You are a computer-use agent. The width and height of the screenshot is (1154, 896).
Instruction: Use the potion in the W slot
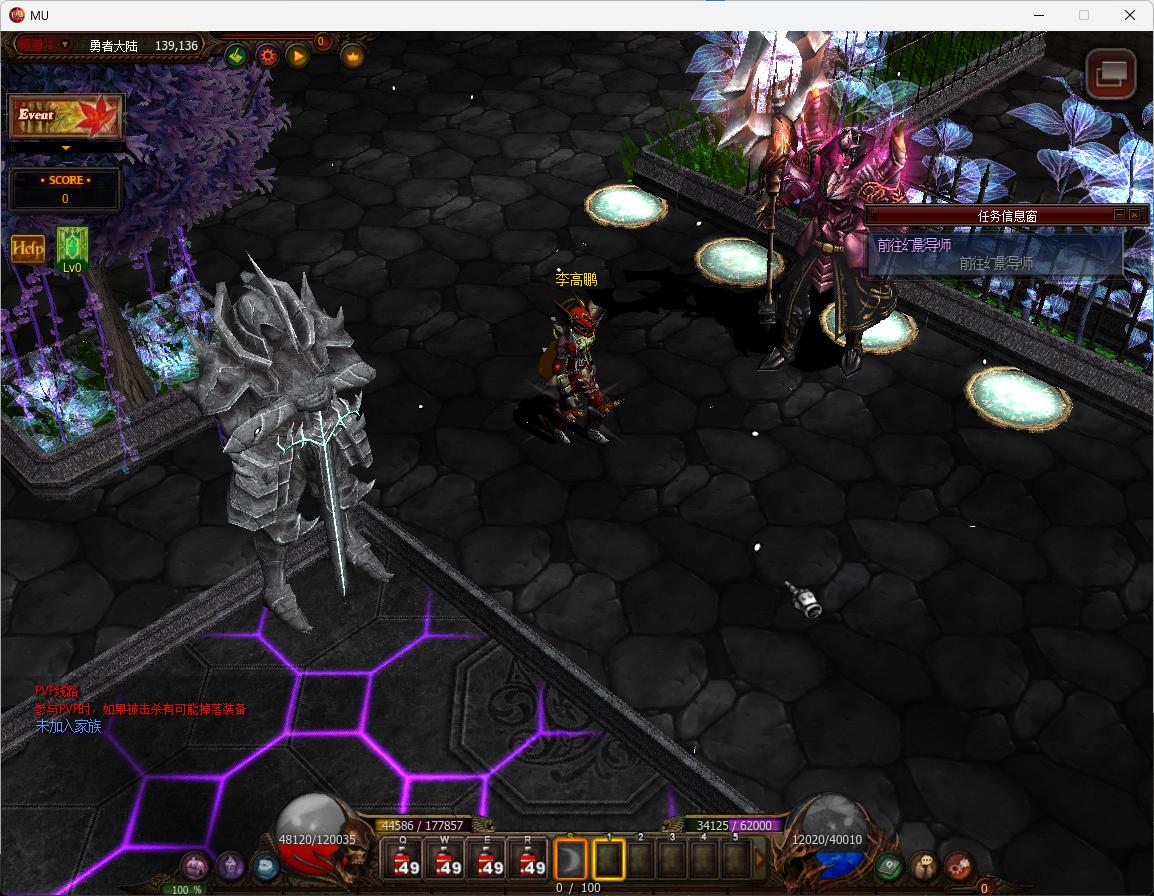[x=446, y=859]
